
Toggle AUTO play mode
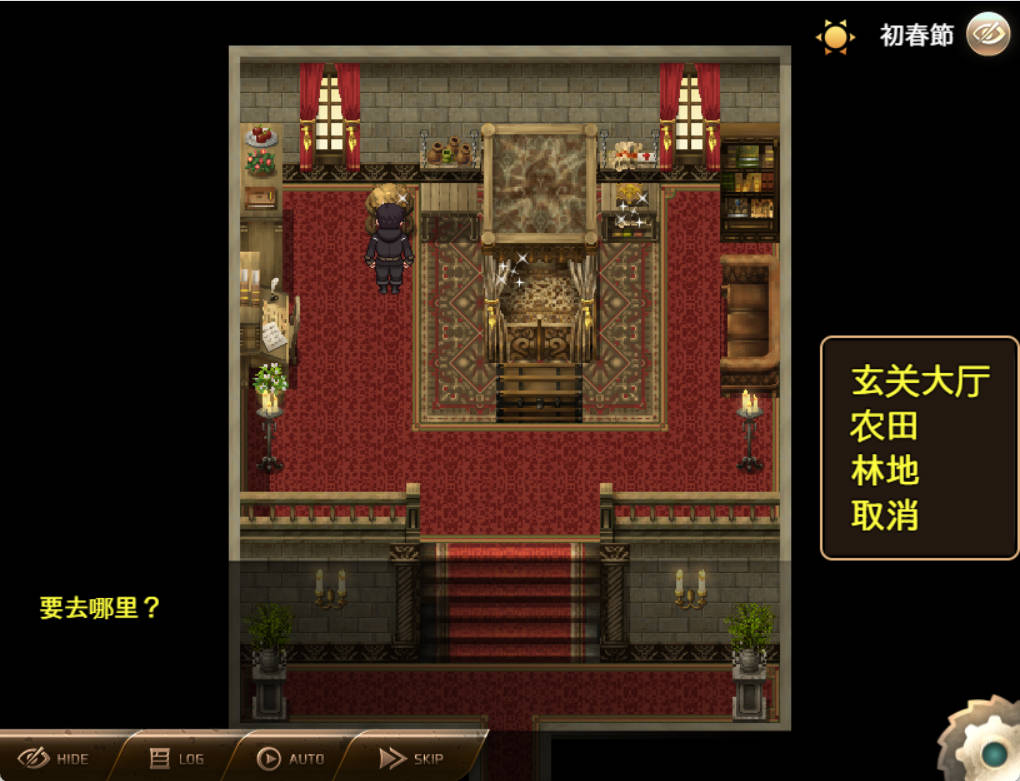pyautogui.click(x=291, y=758)
